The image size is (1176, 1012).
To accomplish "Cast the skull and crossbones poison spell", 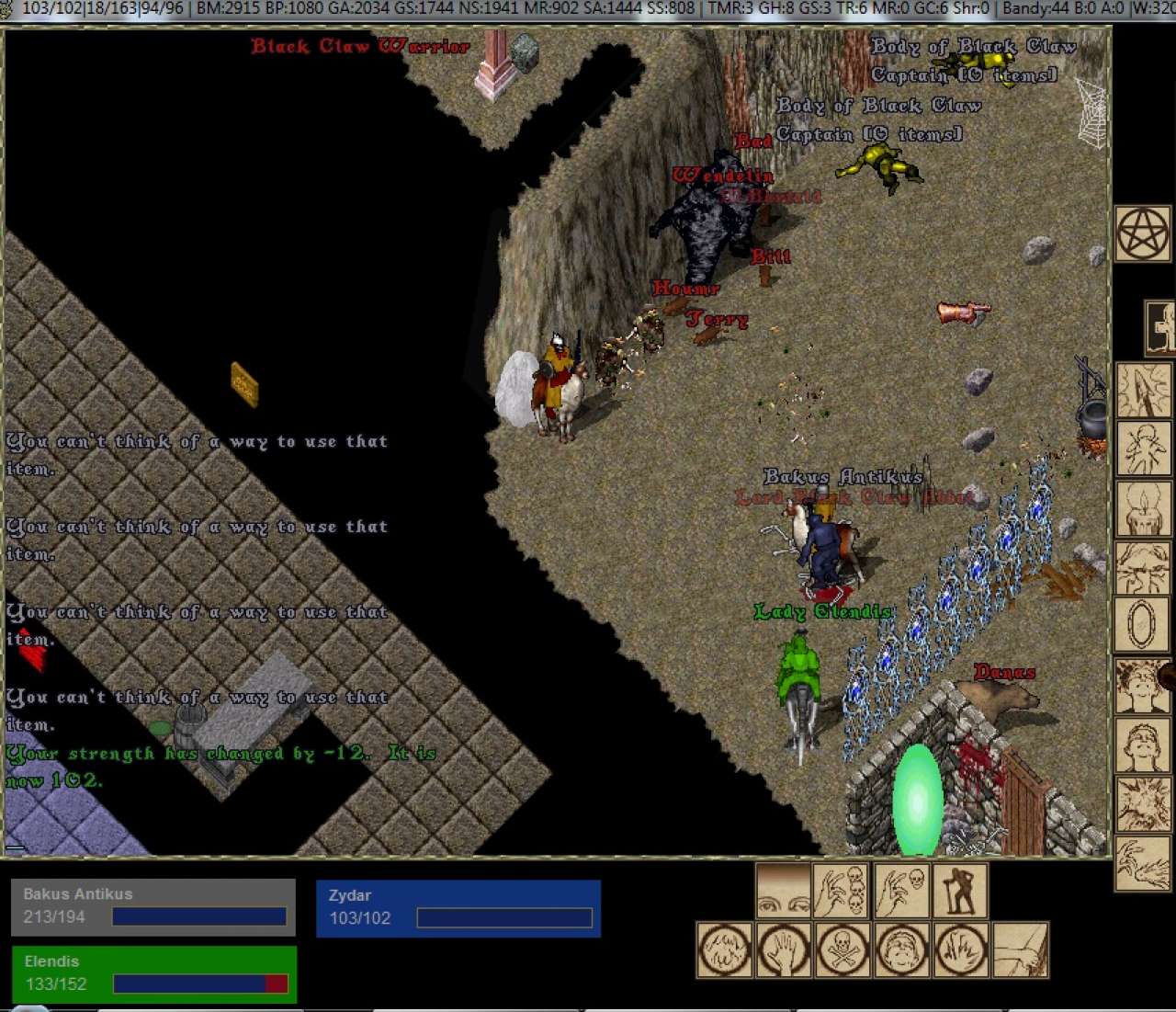I will tap(842, 949).
